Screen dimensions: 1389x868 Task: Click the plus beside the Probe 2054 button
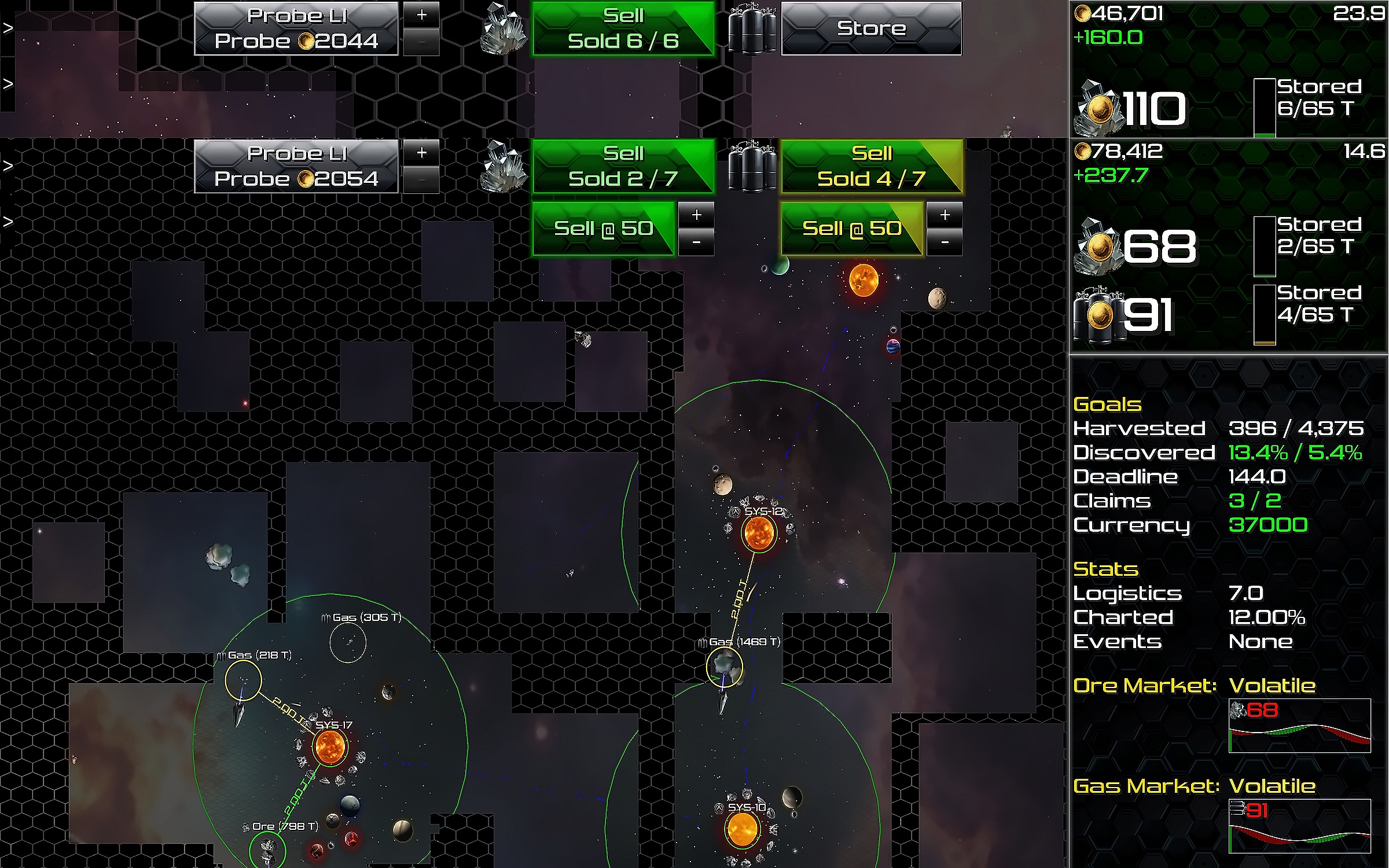coord(421,152)
